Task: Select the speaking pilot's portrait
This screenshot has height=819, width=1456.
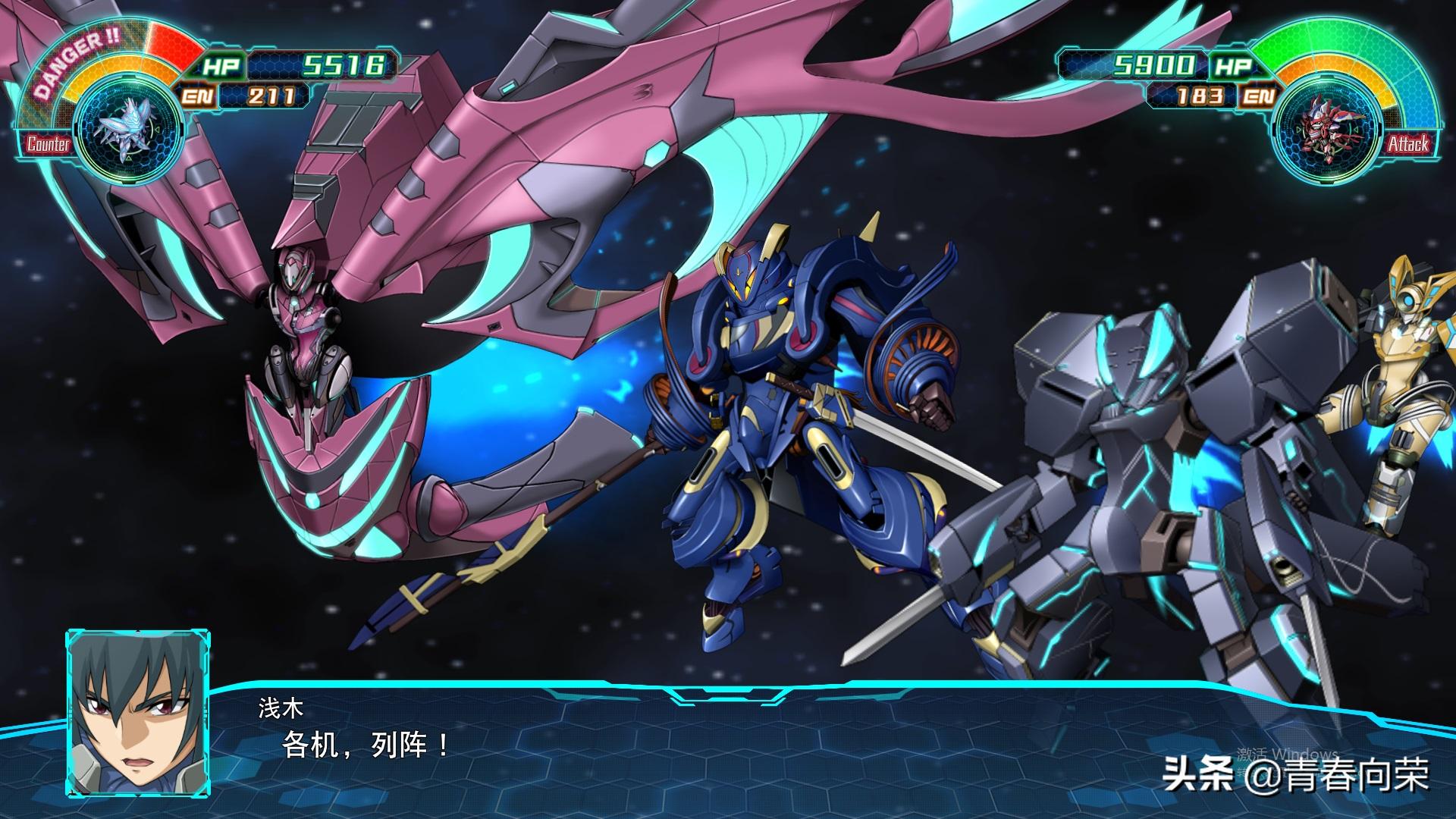Action: pos(137,713)
